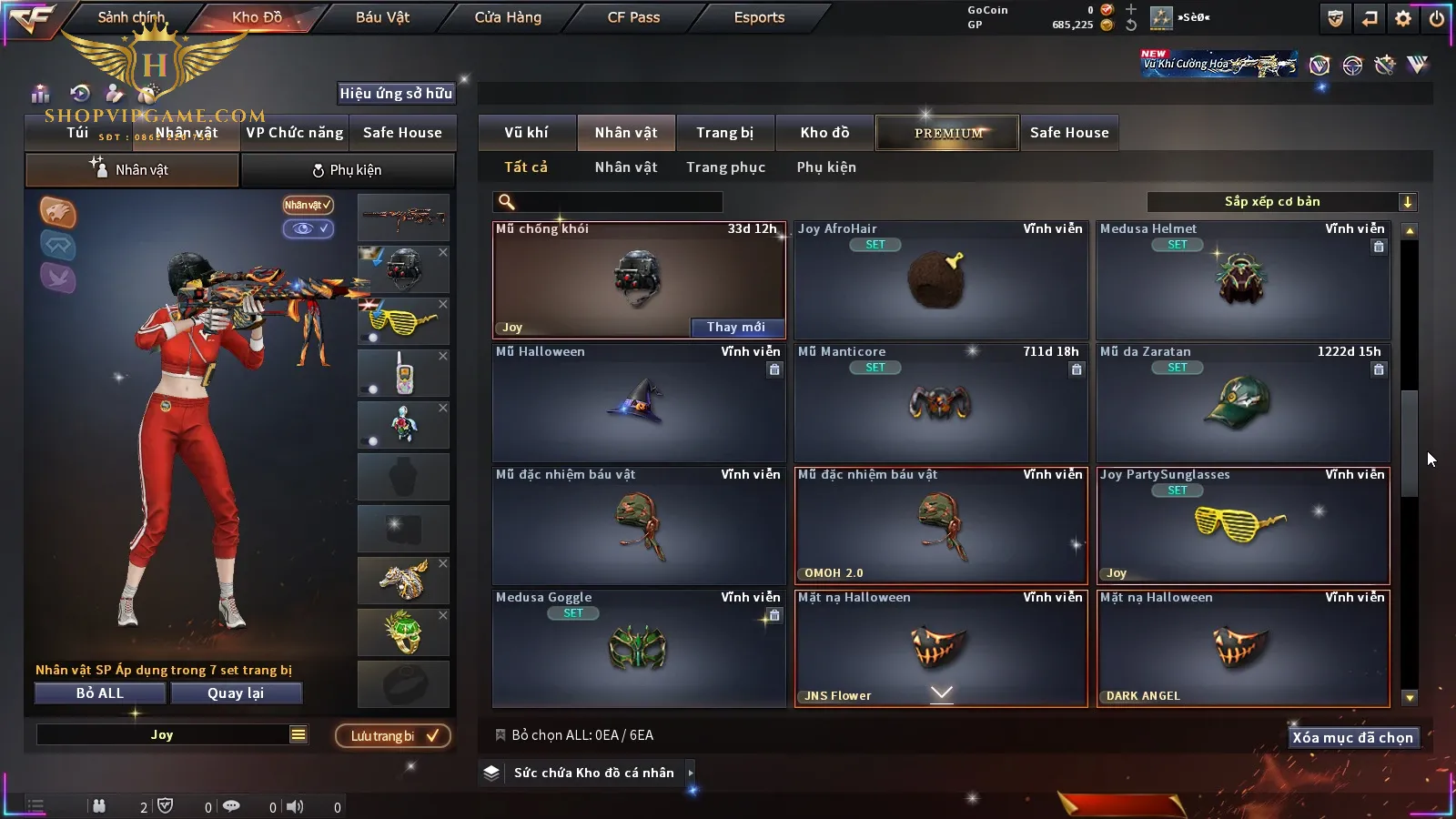Select the Medusa Goggle item
The image size is (1456, 819).
click(639, 649)
